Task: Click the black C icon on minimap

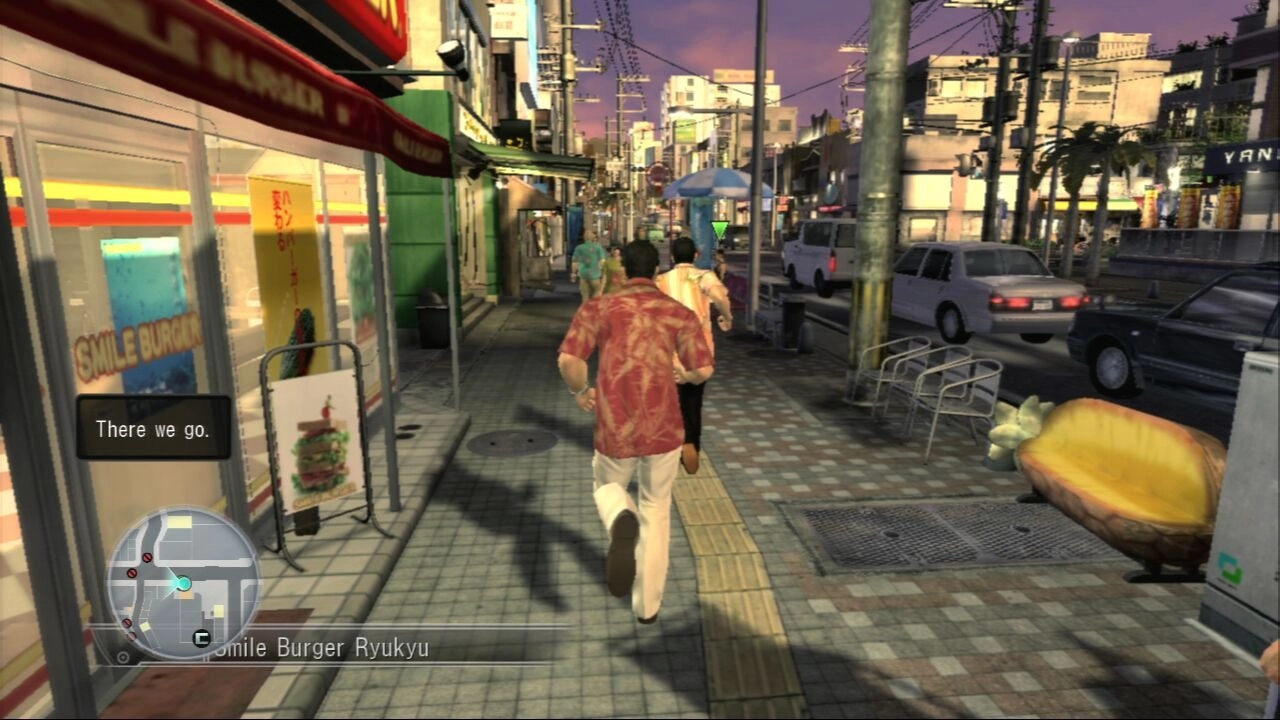Action: pos(201,637)
